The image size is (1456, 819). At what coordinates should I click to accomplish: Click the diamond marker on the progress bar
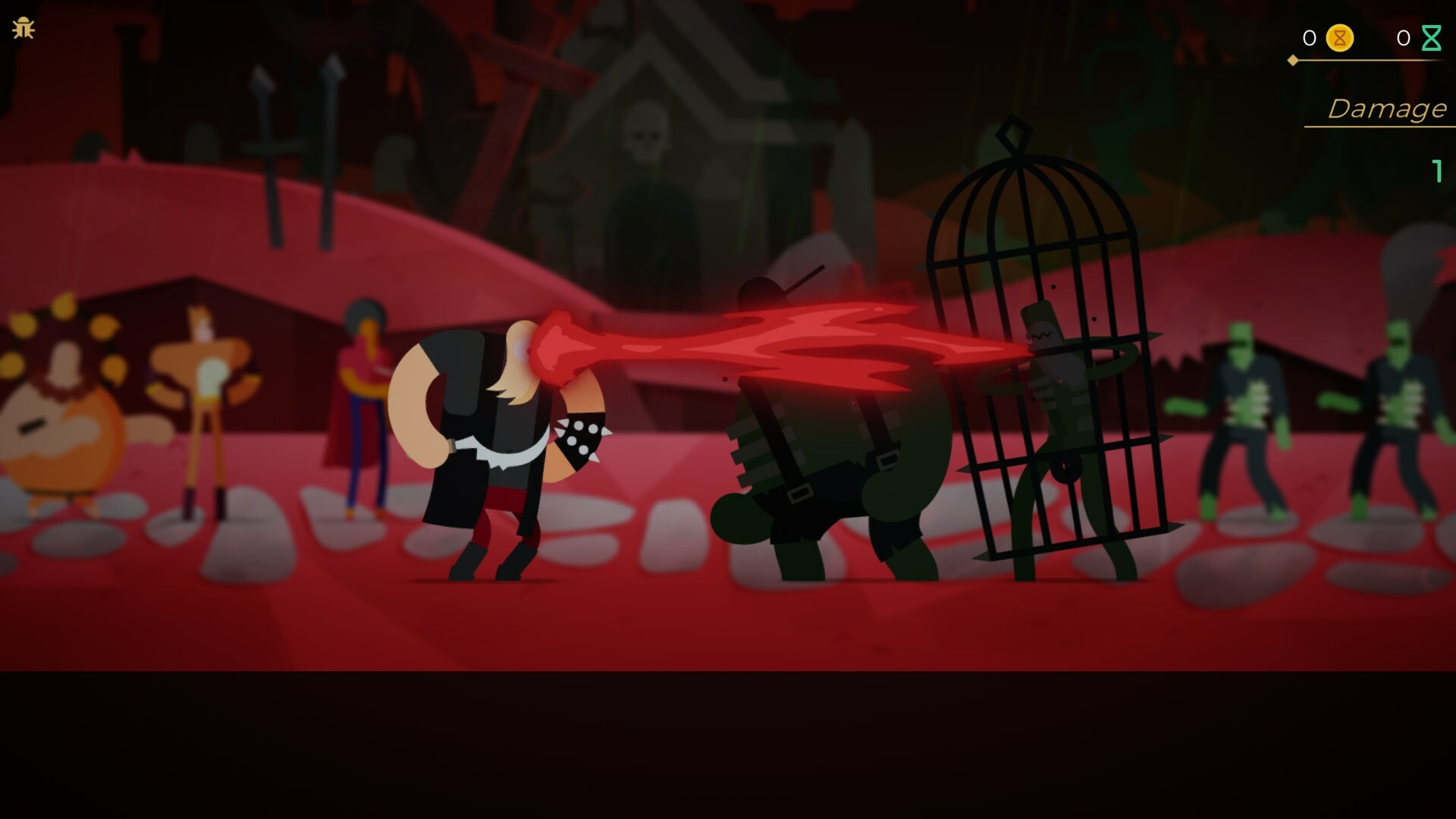point(1291,60)
